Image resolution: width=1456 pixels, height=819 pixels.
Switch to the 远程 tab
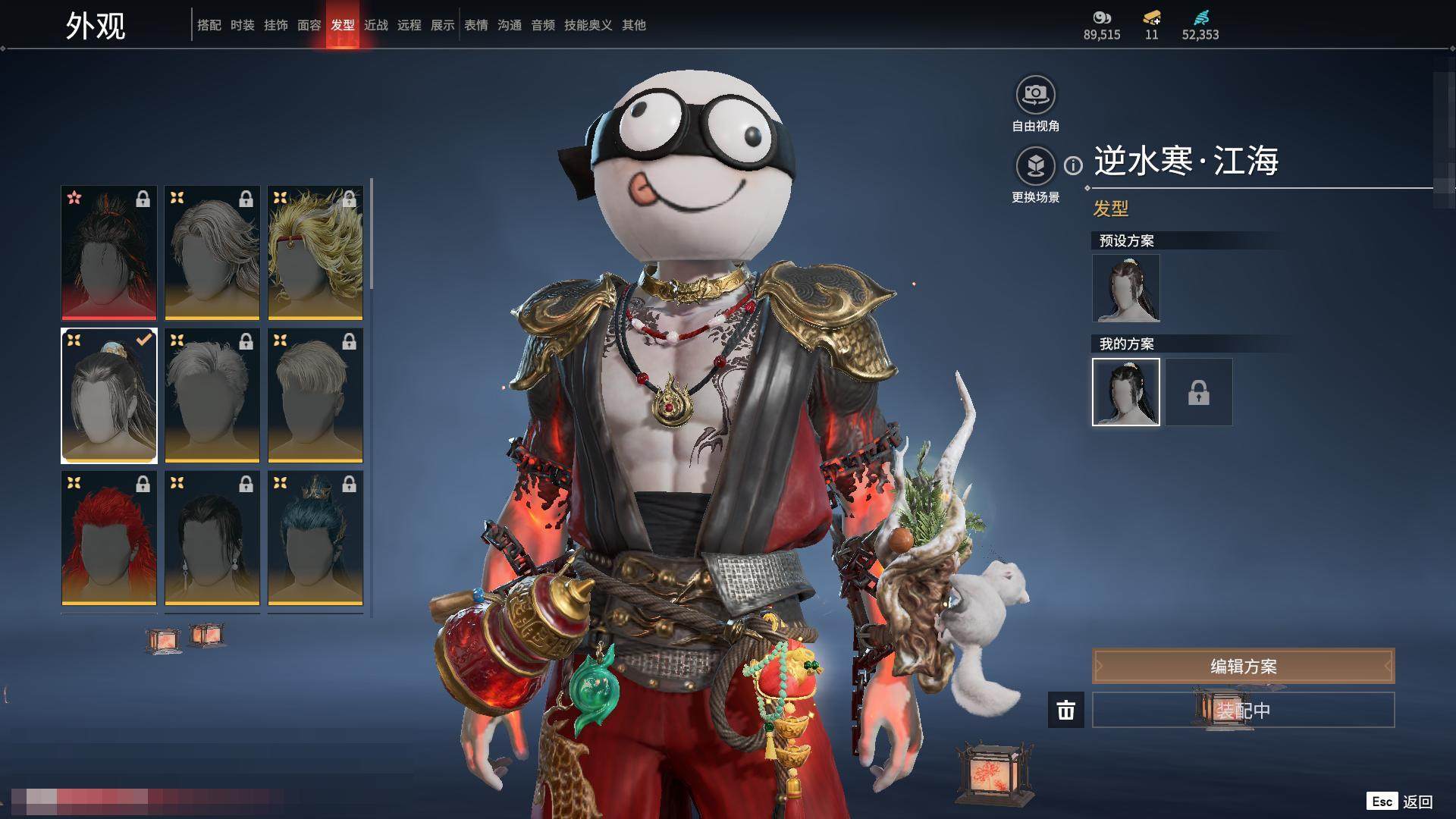[x=409, y=25]
